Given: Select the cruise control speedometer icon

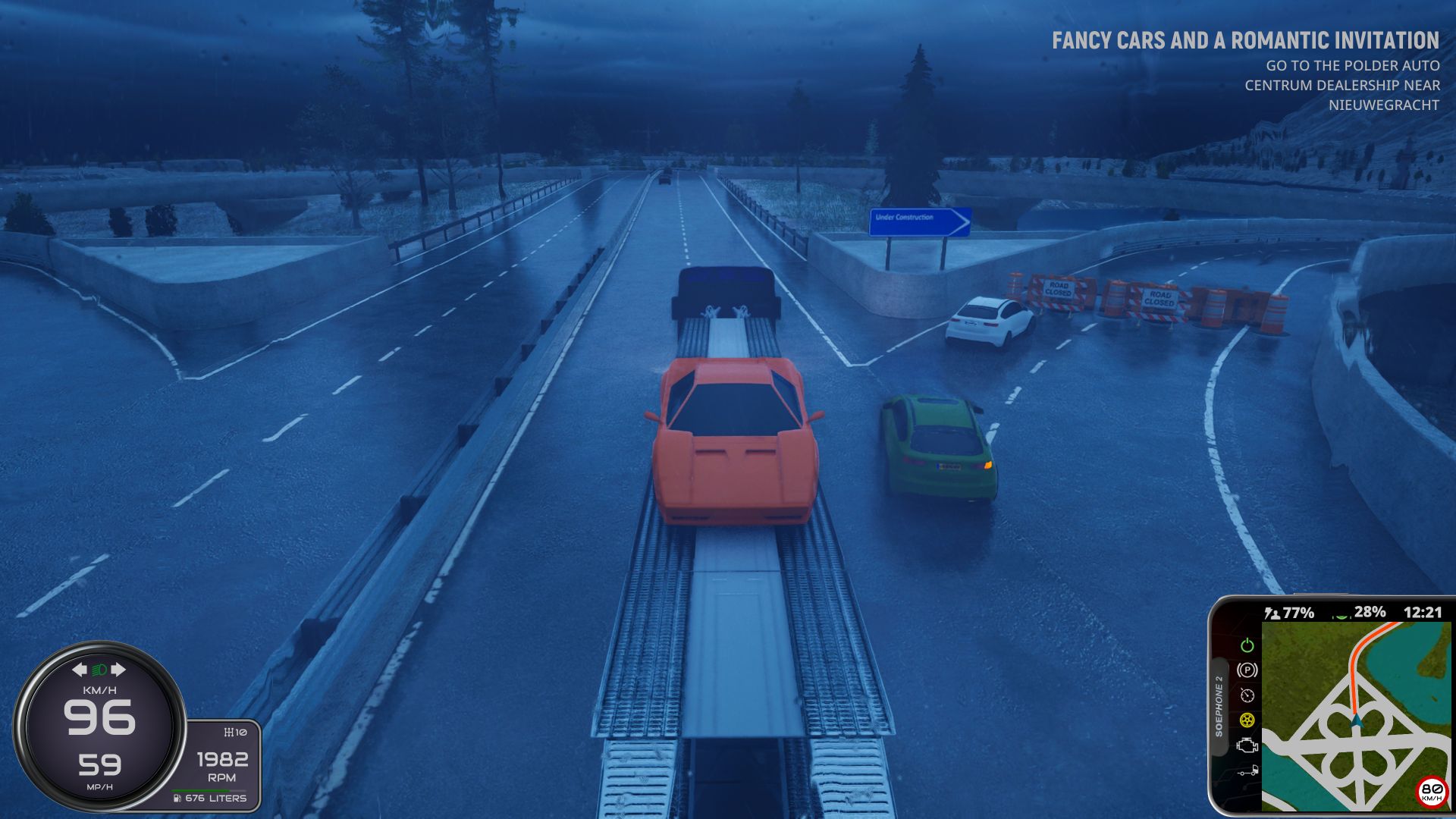Looking at the screenshot, I should coord(1247,695).
